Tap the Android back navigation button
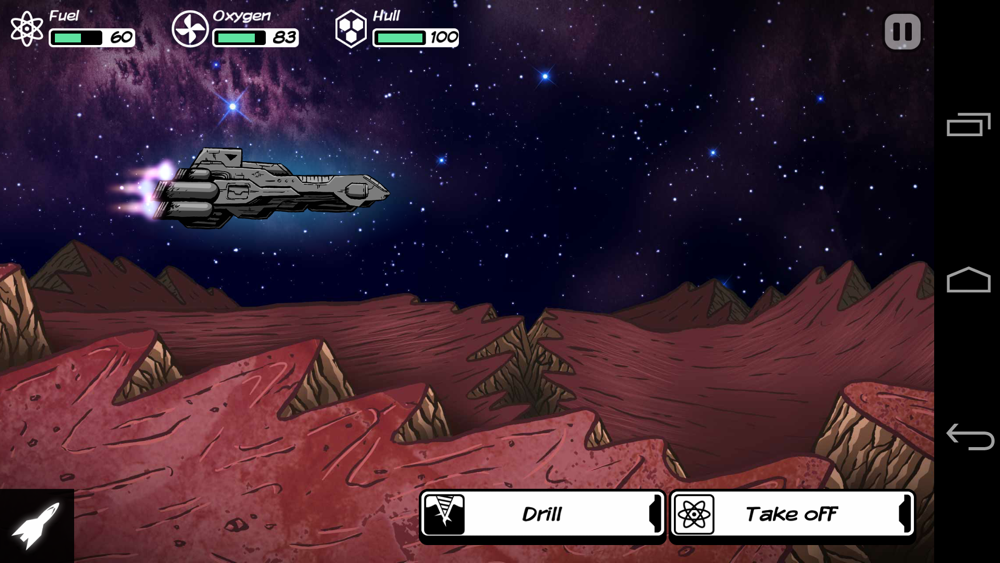The image size is (1000, 563). point(969,437)
